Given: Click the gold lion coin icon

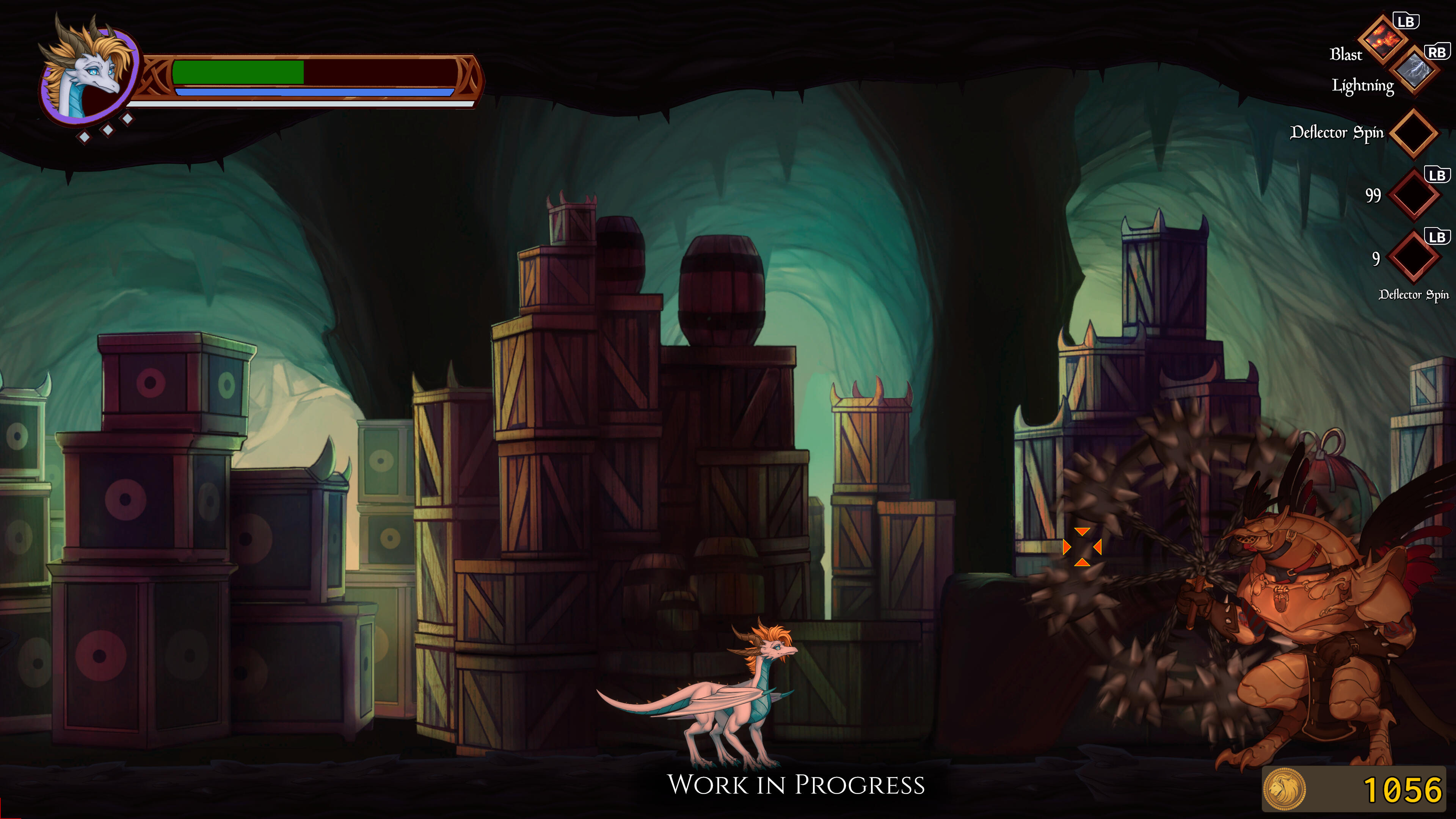Looking at the screenshot, I should pos(1284,789).
